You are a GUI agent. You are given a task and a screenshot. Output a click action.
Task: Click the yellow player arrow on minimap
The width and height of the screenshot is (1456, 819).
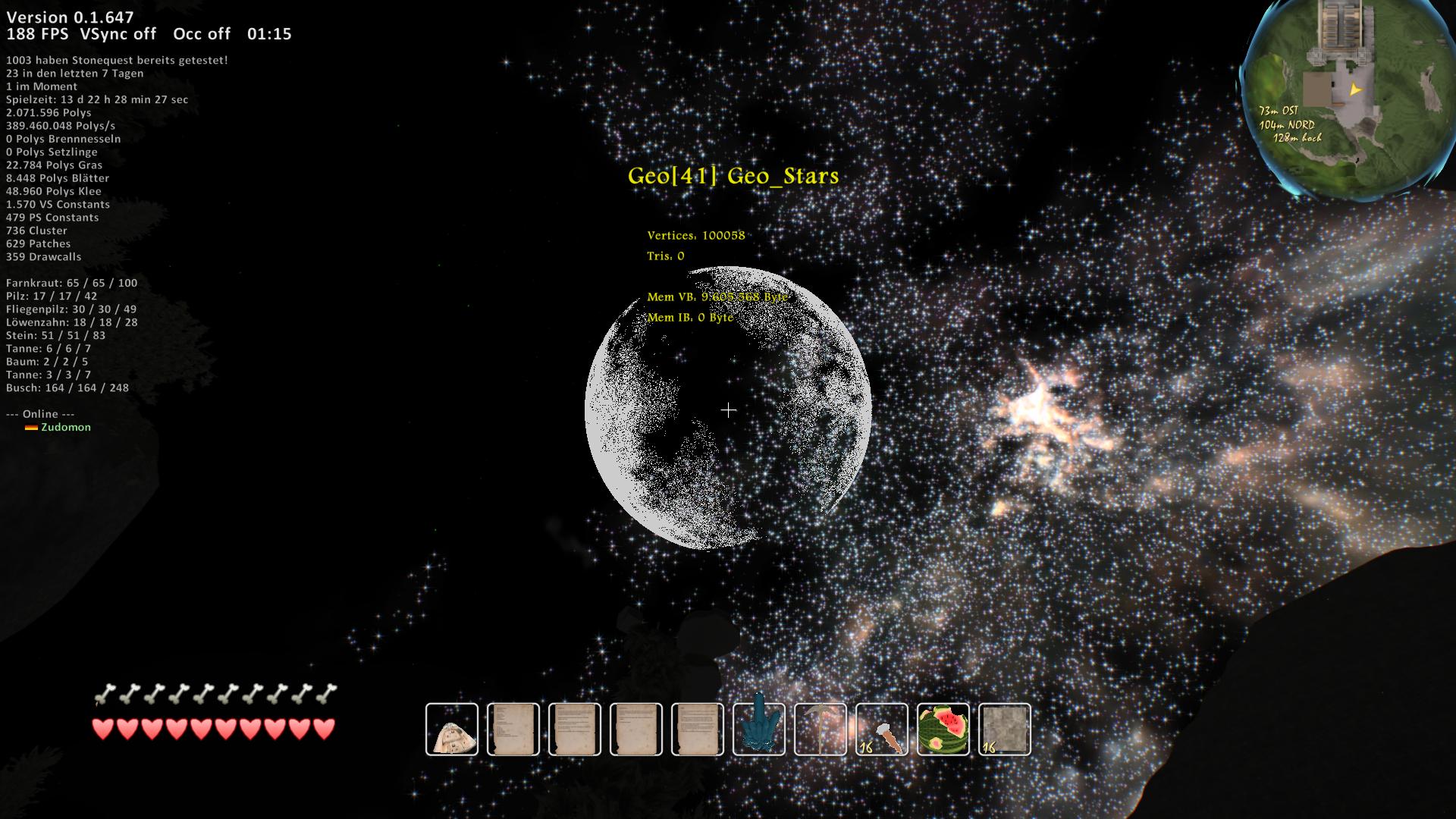click(1355, 89)
